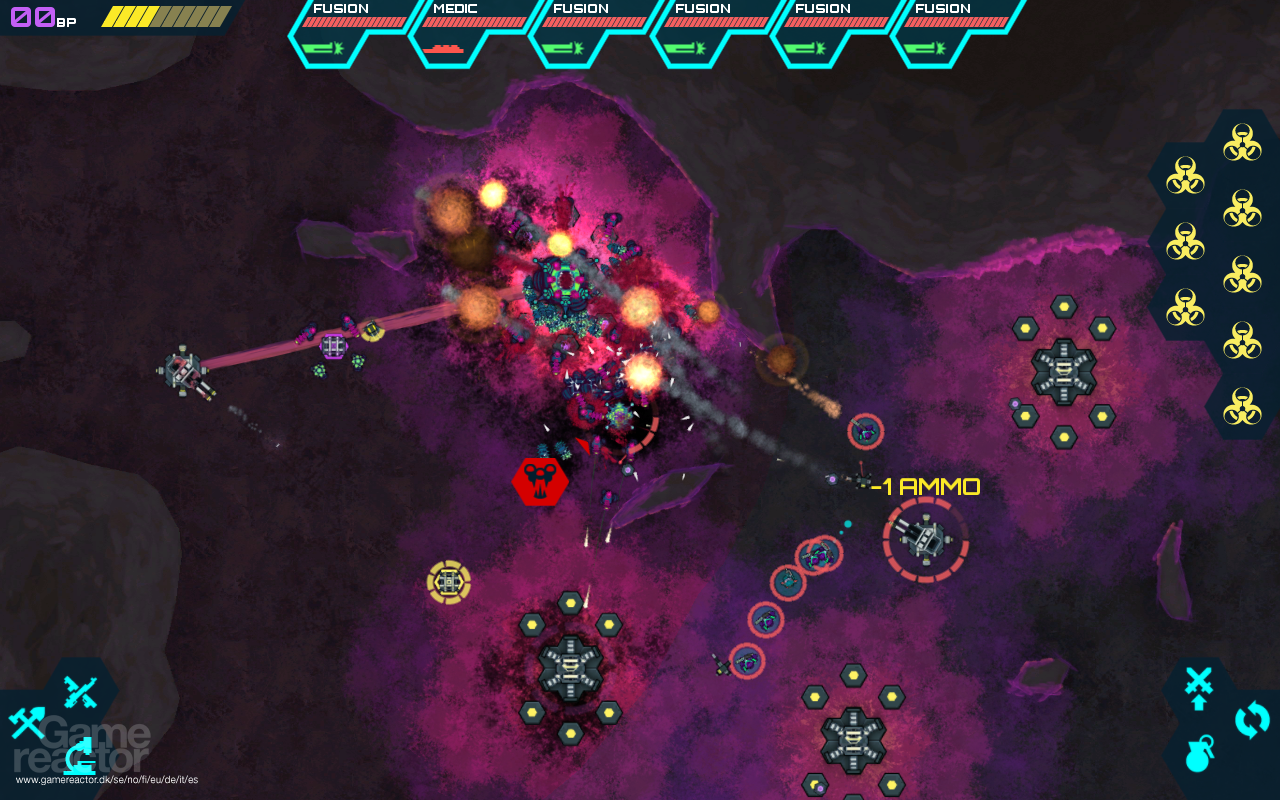The width and height of the screenshot is (1280, 800).
Task: Select the attack-move crossed swords icon
Action: 1198,685
